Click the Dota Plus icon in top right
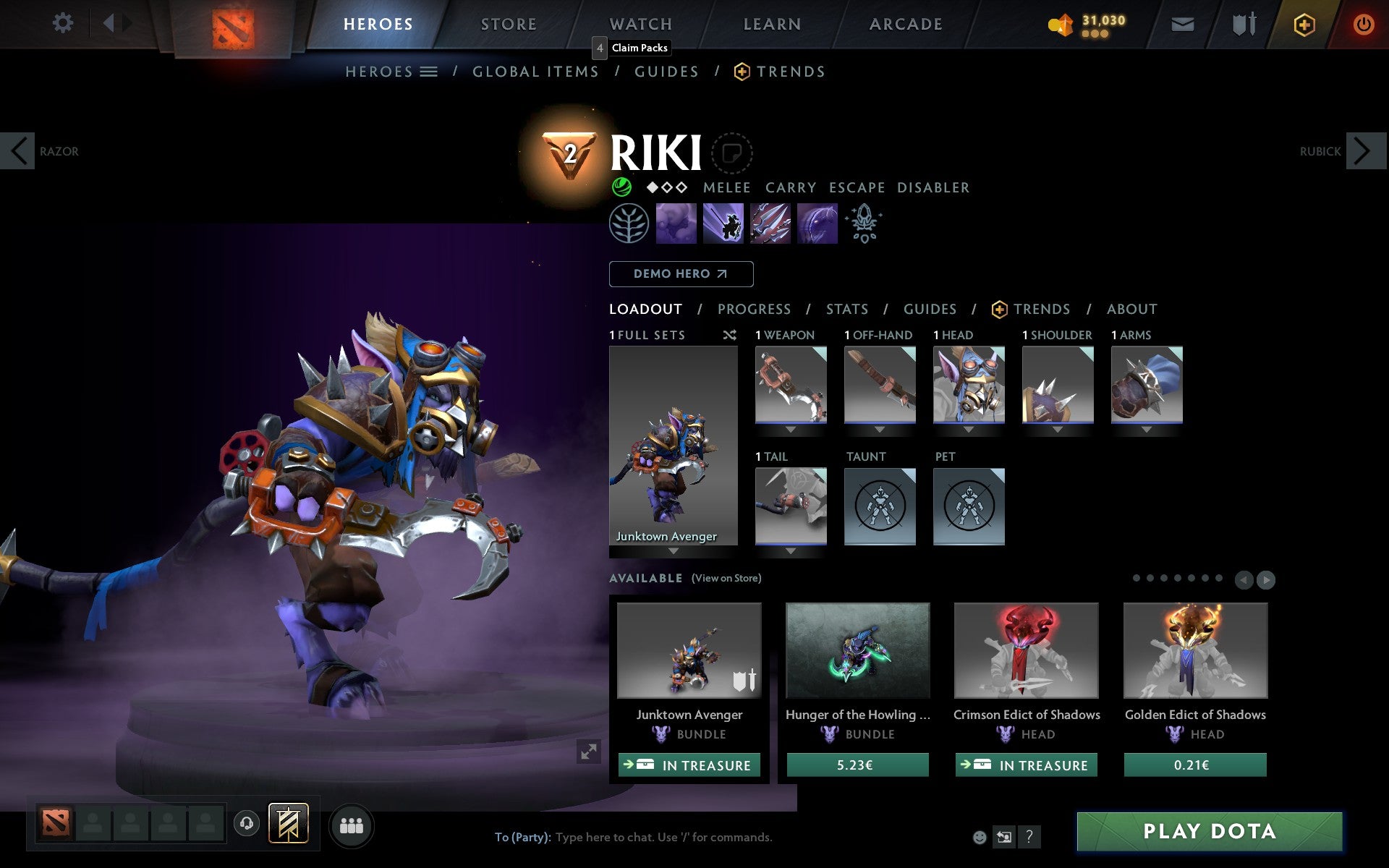This screenshot has height=868, width=1389. click(1304, 23)
